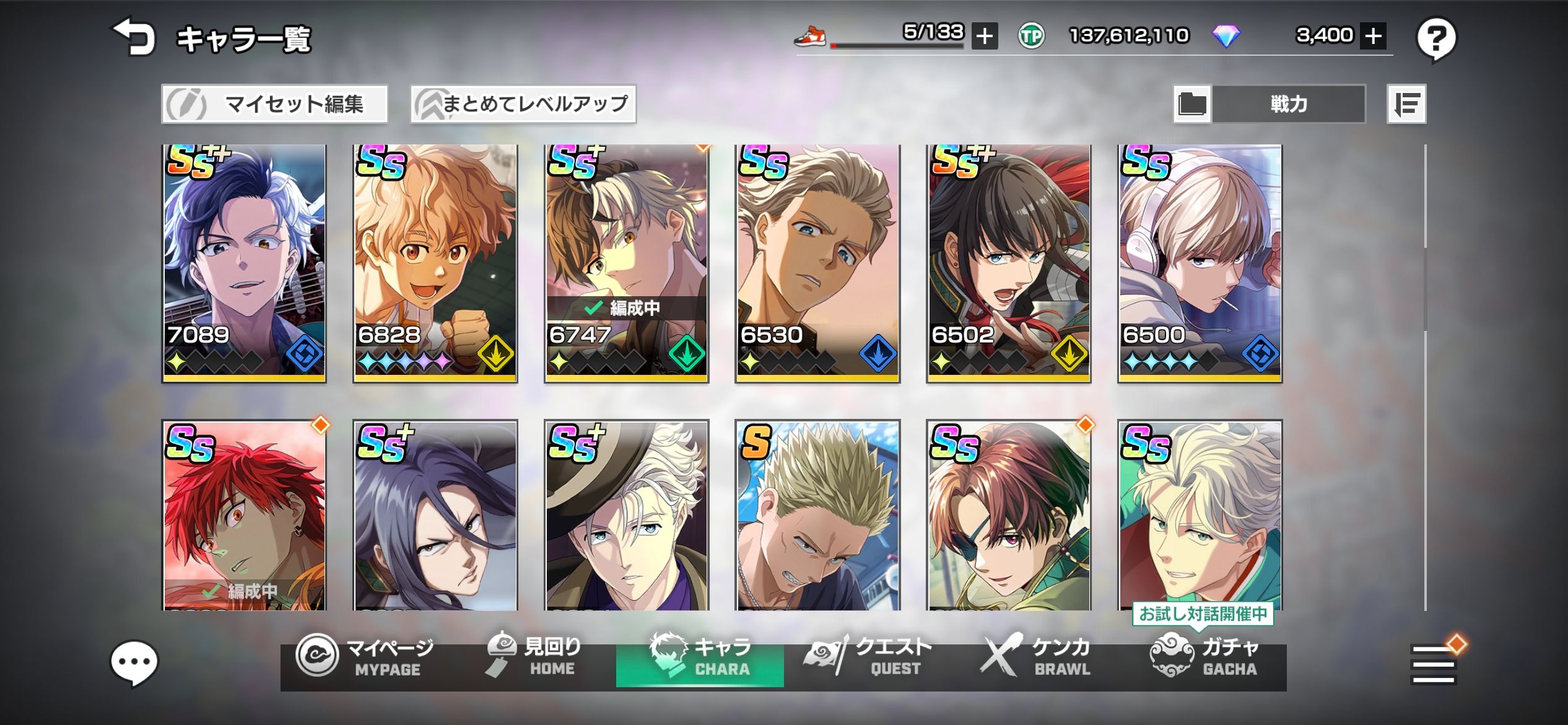Image resolution: width=1568 pixels, height=725 pixels.
Task: Buy more diamonds with plus button
Action: pos(1373,36)
